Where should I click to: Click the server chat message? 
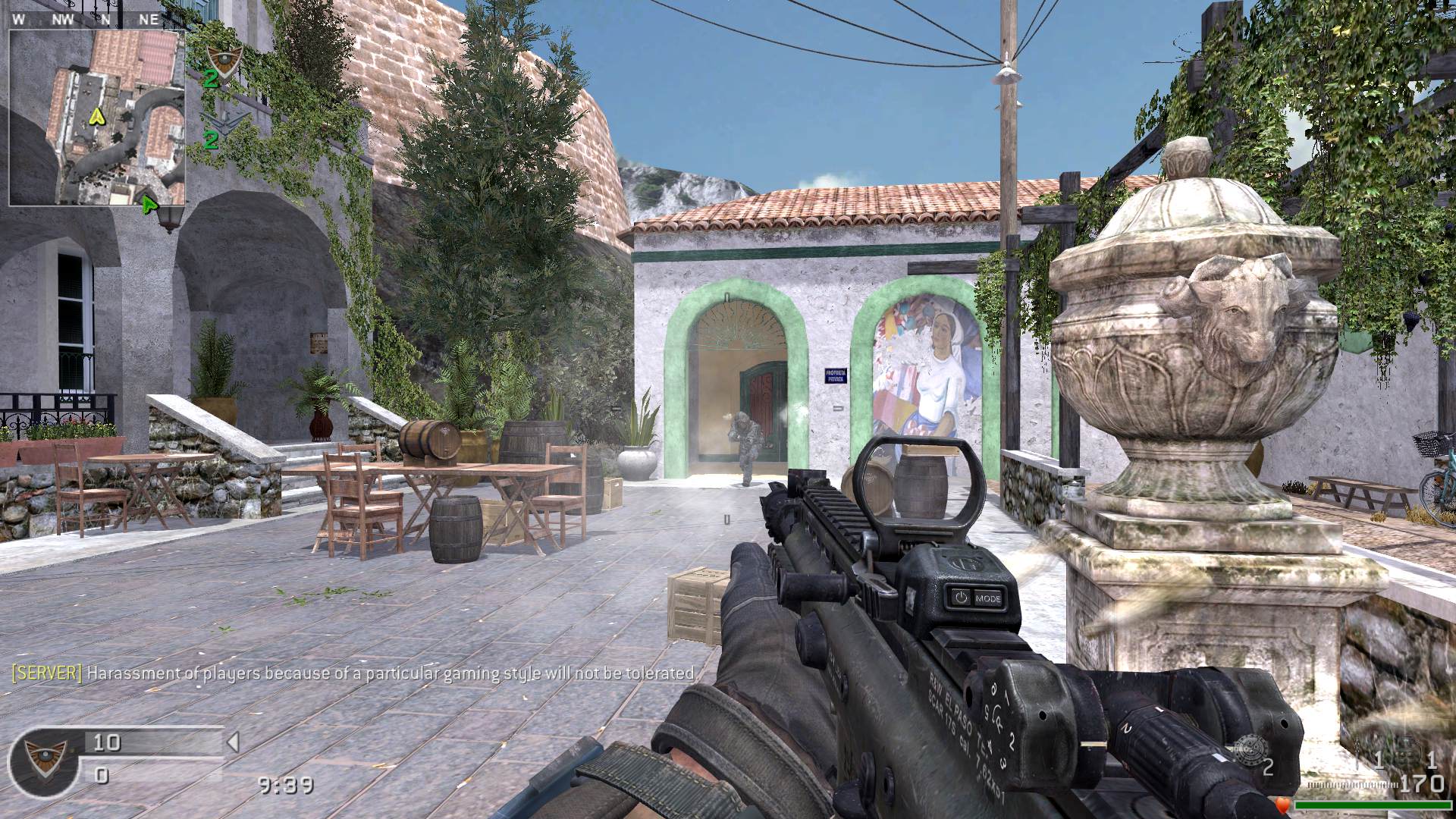[353, 673]
